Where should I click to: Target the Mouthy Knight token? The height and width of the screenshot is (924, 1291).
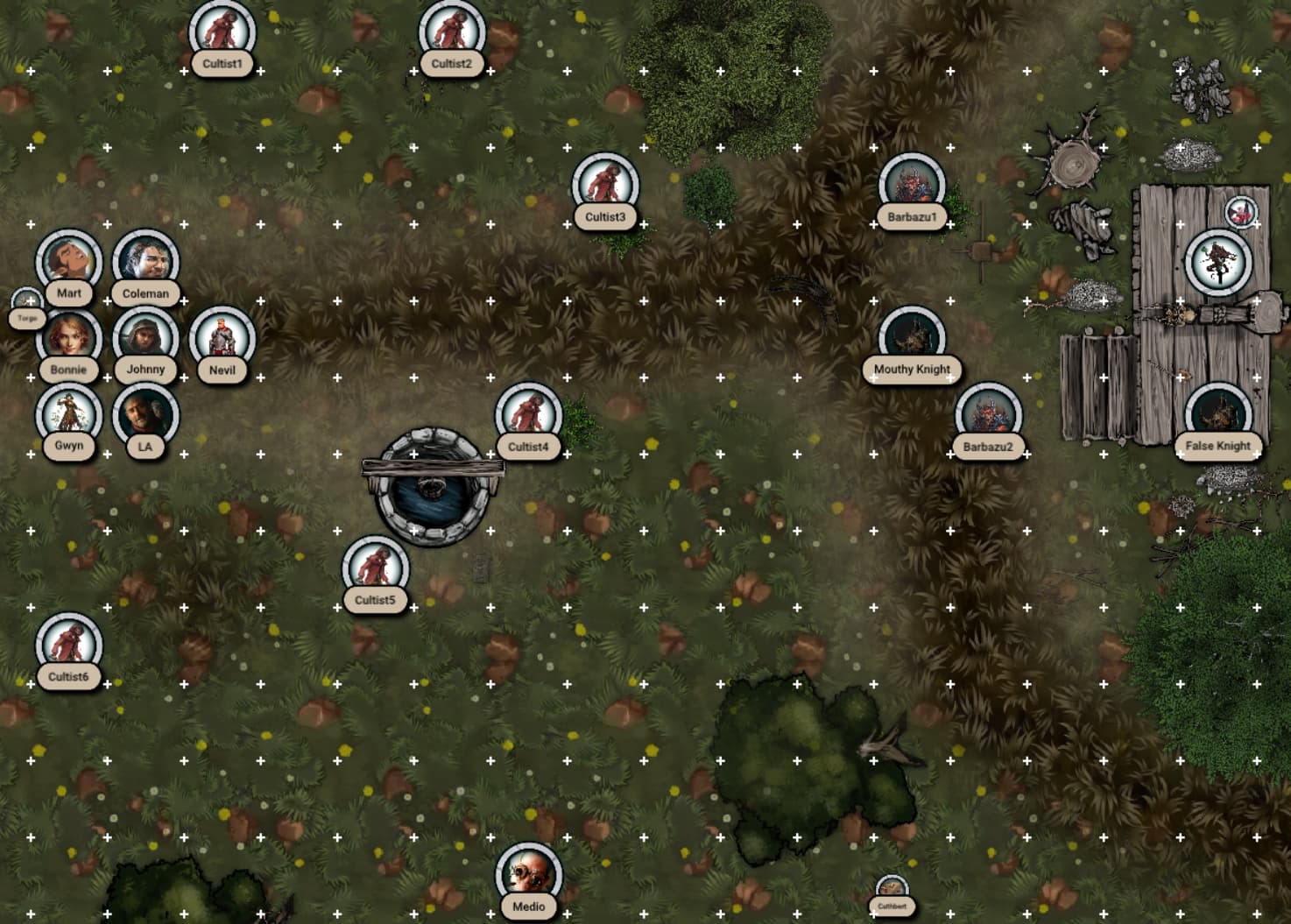[912, 337]
